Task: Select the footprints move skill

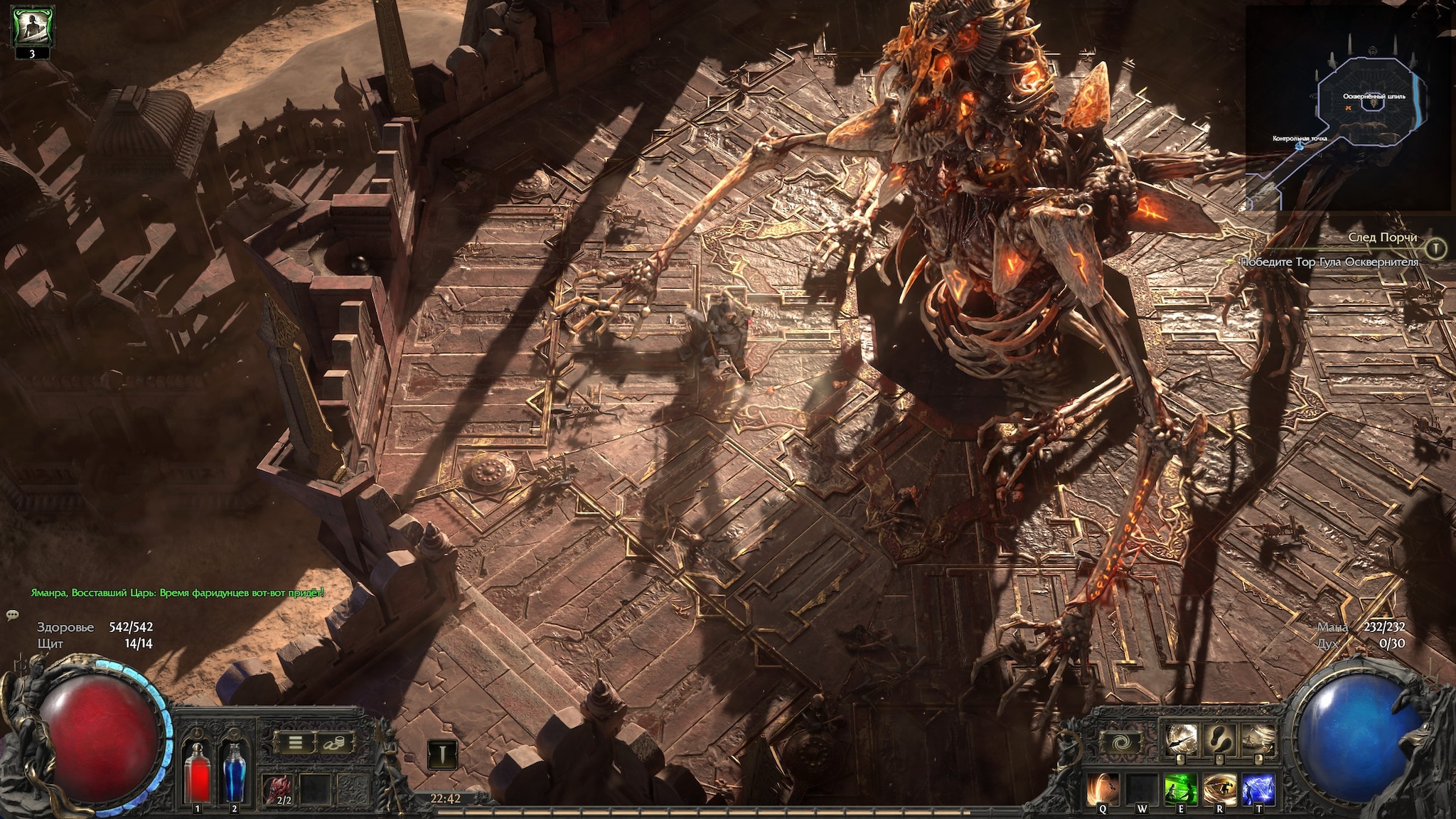Action: click(x=1220, y=740)
